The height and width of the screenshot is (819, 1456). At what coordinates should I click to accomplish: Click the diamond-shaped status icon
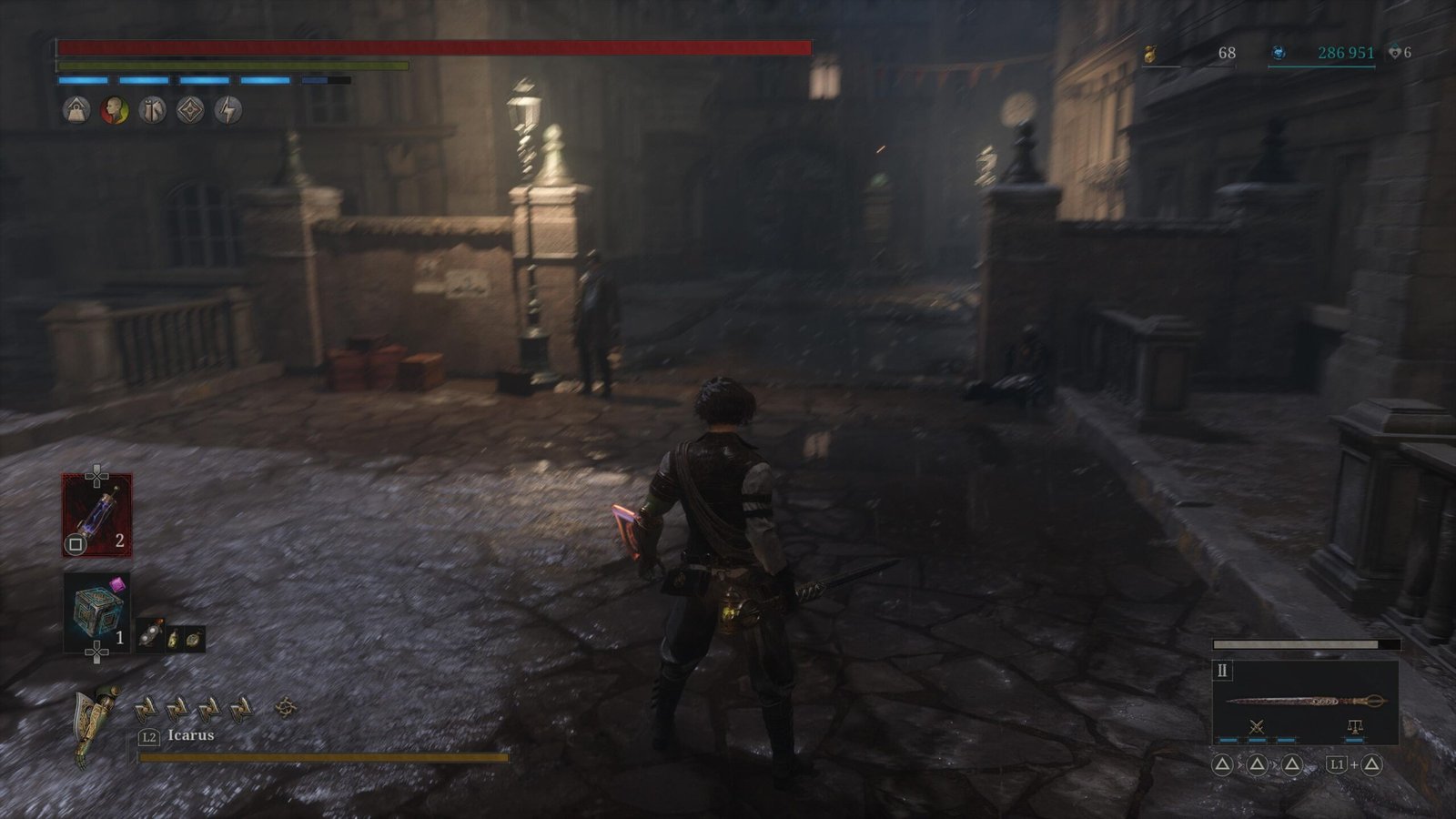point(190,111)
